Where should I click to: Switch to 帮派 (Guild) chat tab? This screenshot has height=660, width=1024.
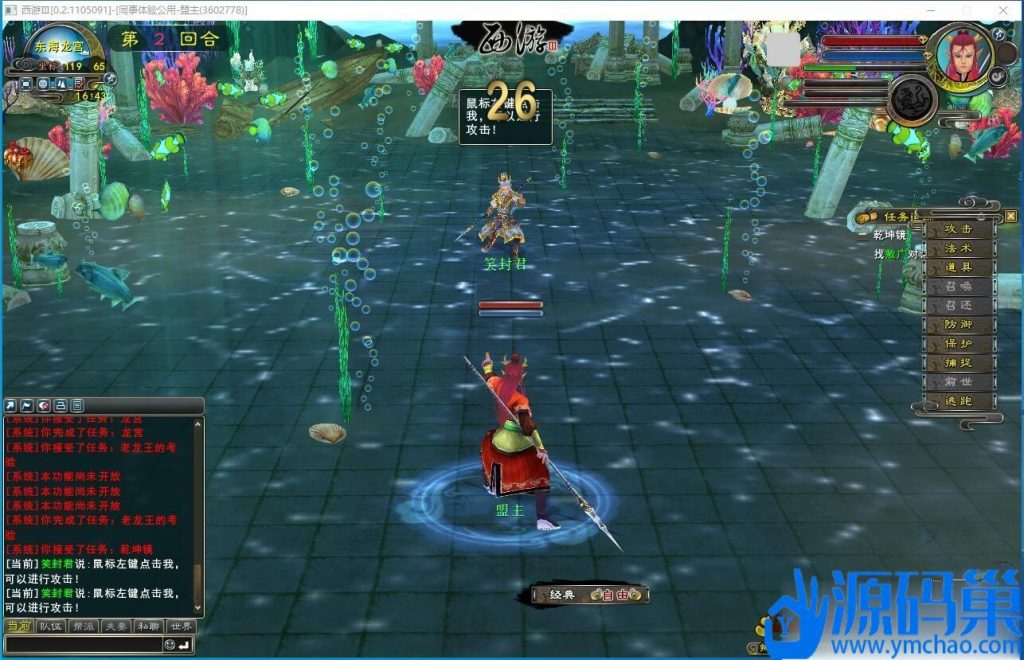[x=82, y=627]
